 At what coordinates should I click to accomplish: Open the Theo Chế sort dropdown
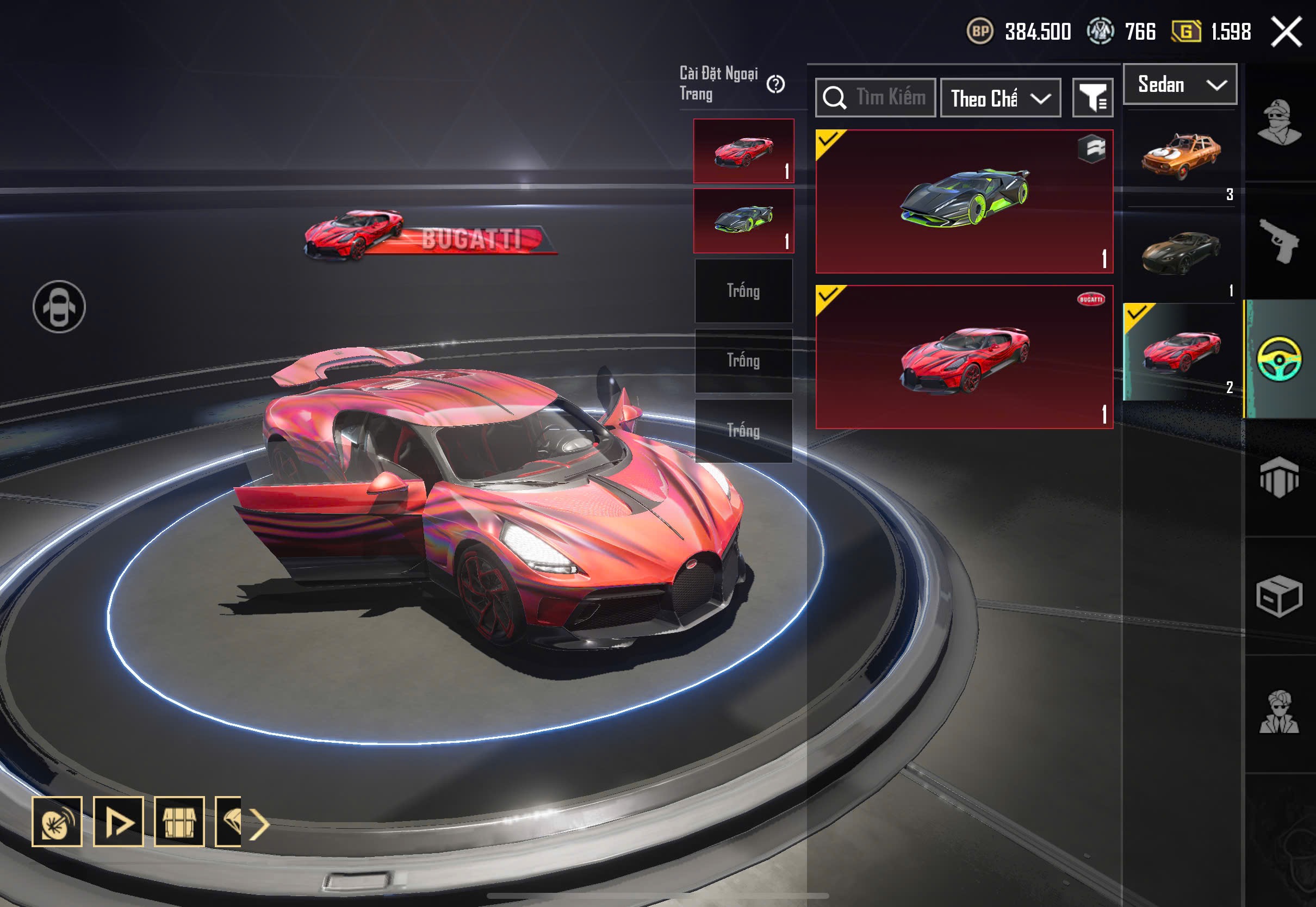pos(1000,98)
